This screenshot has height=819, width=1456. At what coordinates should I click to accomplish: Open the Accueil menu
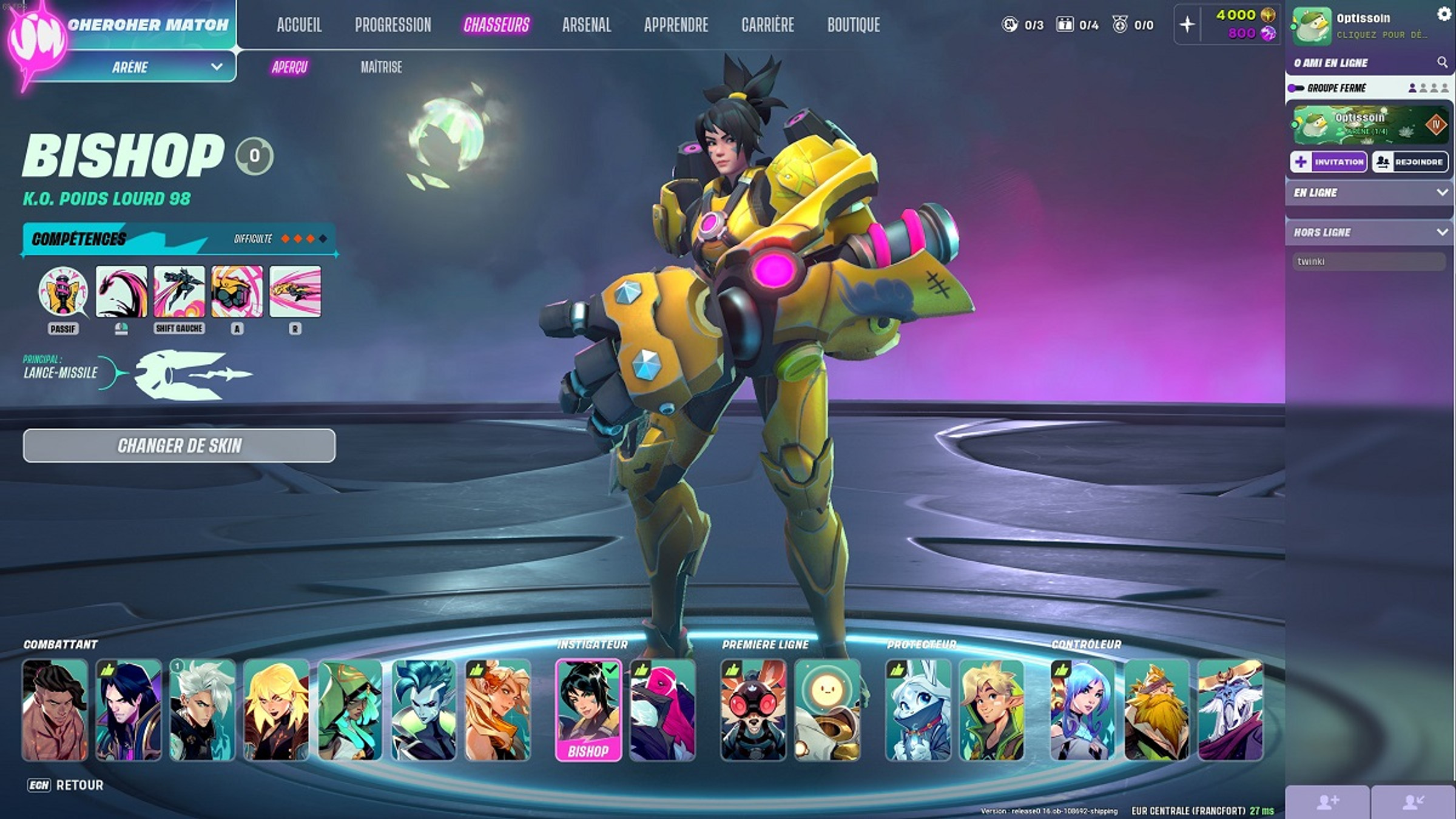299,25
